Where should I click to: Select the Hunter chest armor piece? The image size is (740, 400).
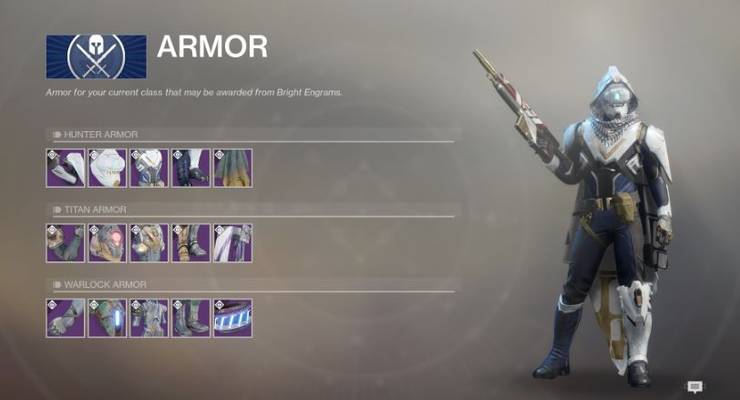pyautogui.click(x=149, y=168)
